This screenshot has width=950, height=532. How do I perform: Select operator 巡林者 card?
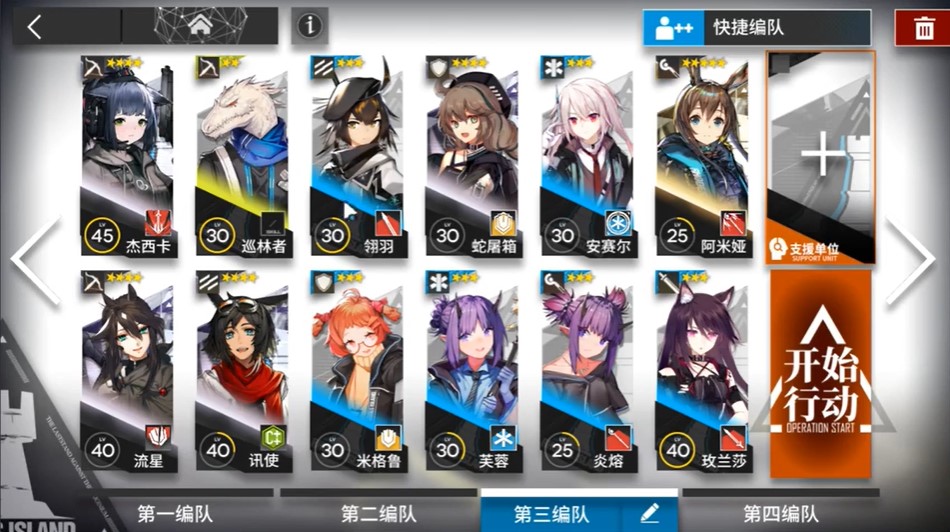click(x=242, y=155)
